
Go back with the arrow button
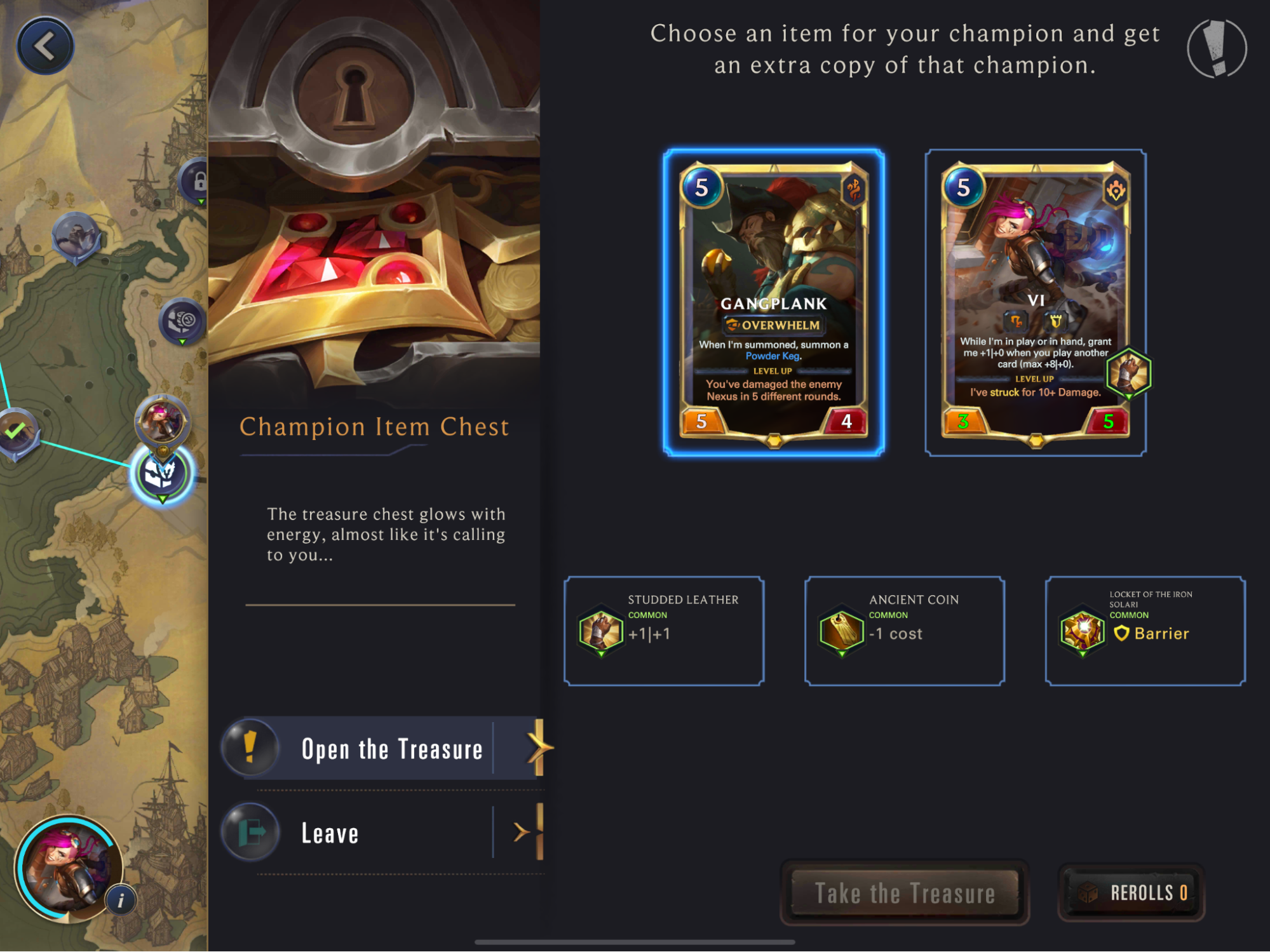point(45,46)
